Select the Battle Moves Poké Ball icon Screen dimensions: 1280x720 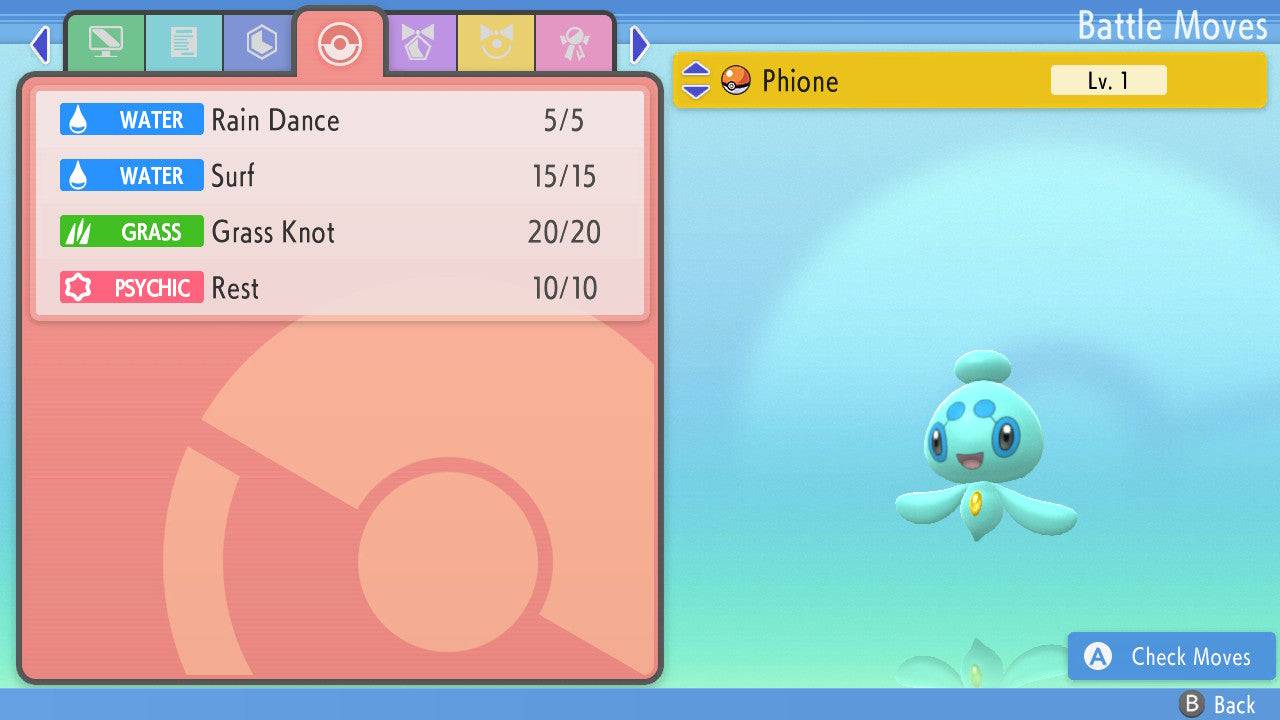340,43
